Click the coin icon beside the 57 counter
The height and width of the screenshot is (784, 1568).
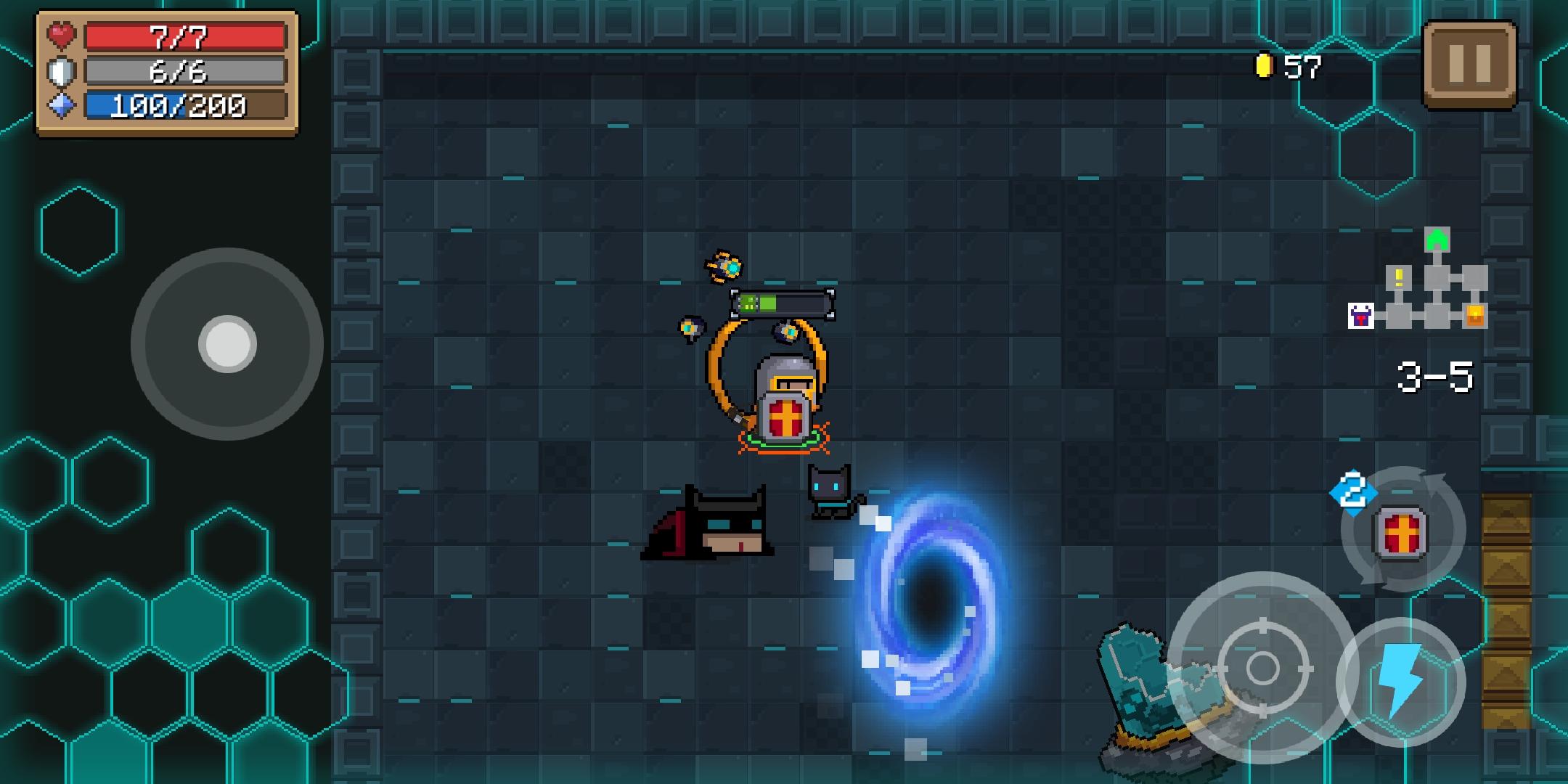[x=1263, y=65]
